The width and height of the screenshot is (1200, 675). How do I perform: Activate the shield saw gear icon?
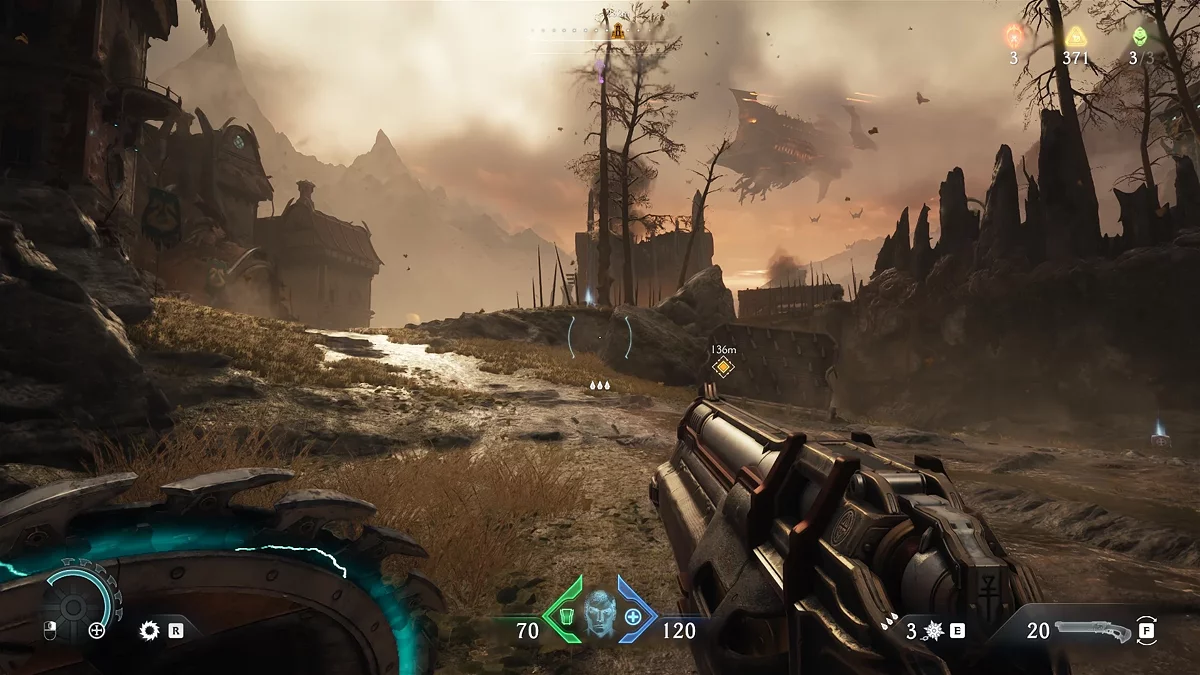(150, 631)
